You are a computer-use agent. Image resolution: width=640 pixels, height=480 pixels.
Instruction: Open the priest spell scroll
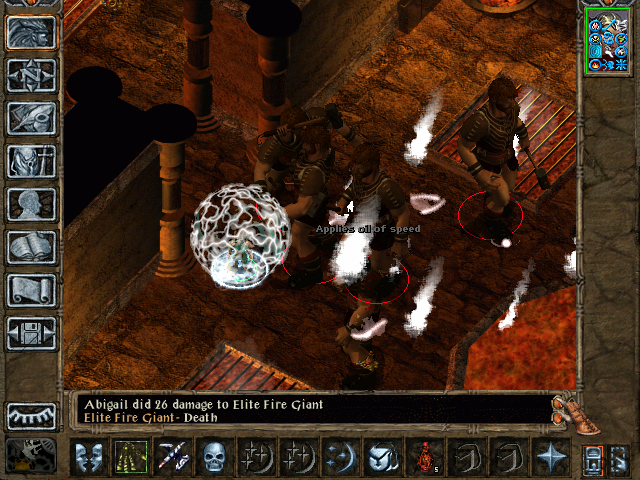[31, 290]
